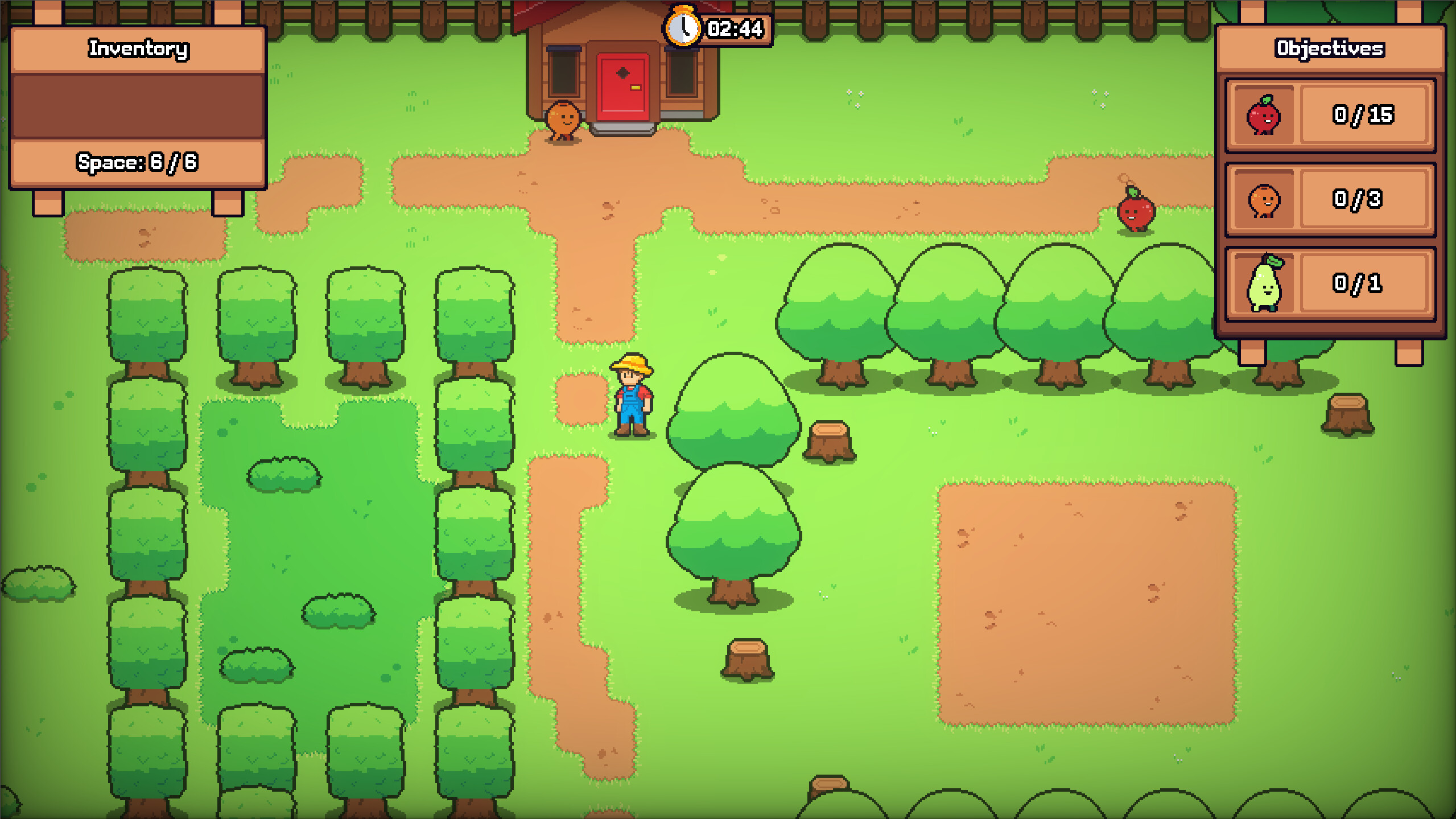Open the Objectives header tab
The width and height of the screenshot is (1456, 819).
click(x=1329, y=49)
